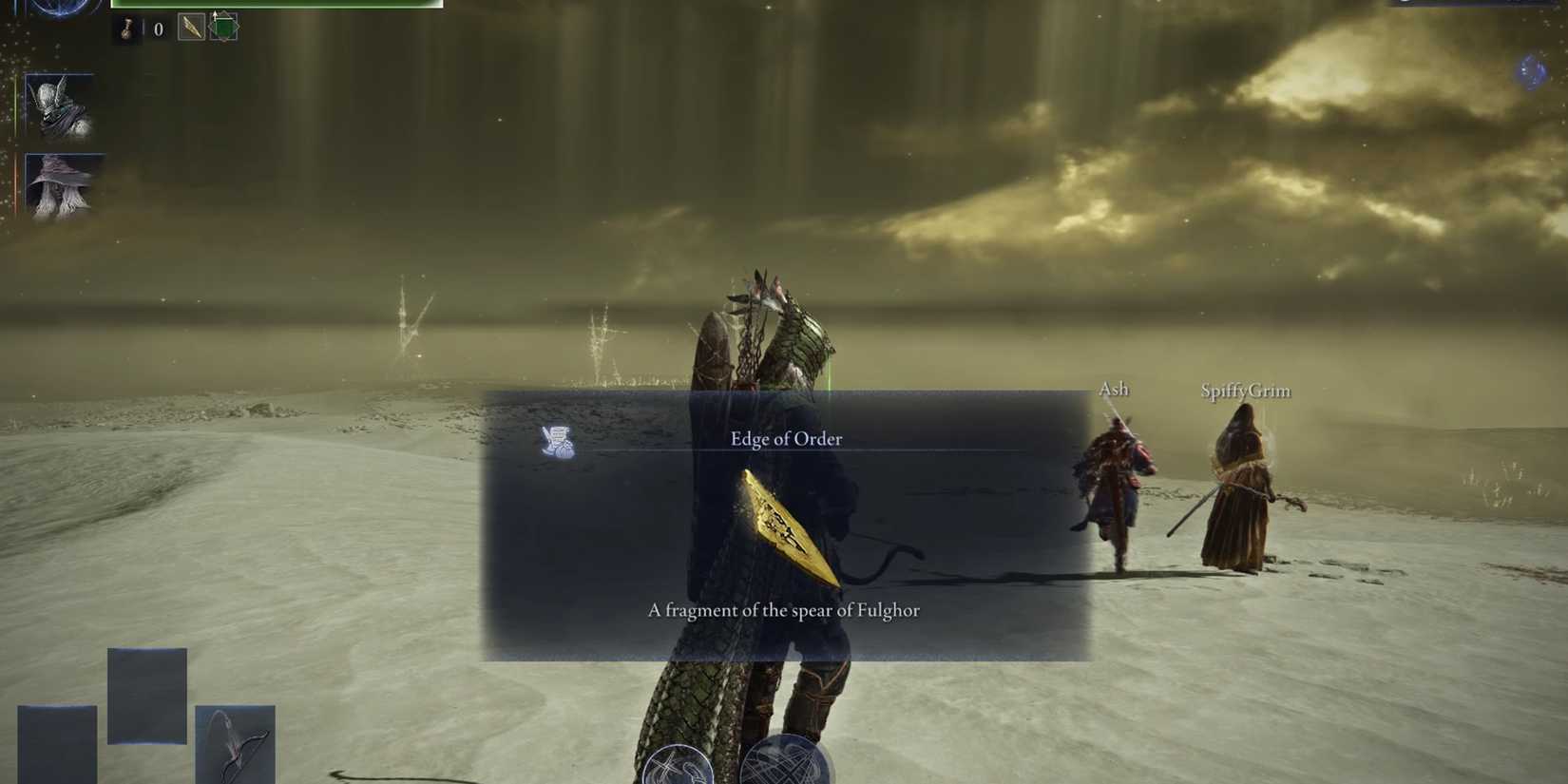Image resolution: width=1568 pixels, height=784 pixels.
Task: Click the spear of Fulghor description text
Action: tap(783, 610)
